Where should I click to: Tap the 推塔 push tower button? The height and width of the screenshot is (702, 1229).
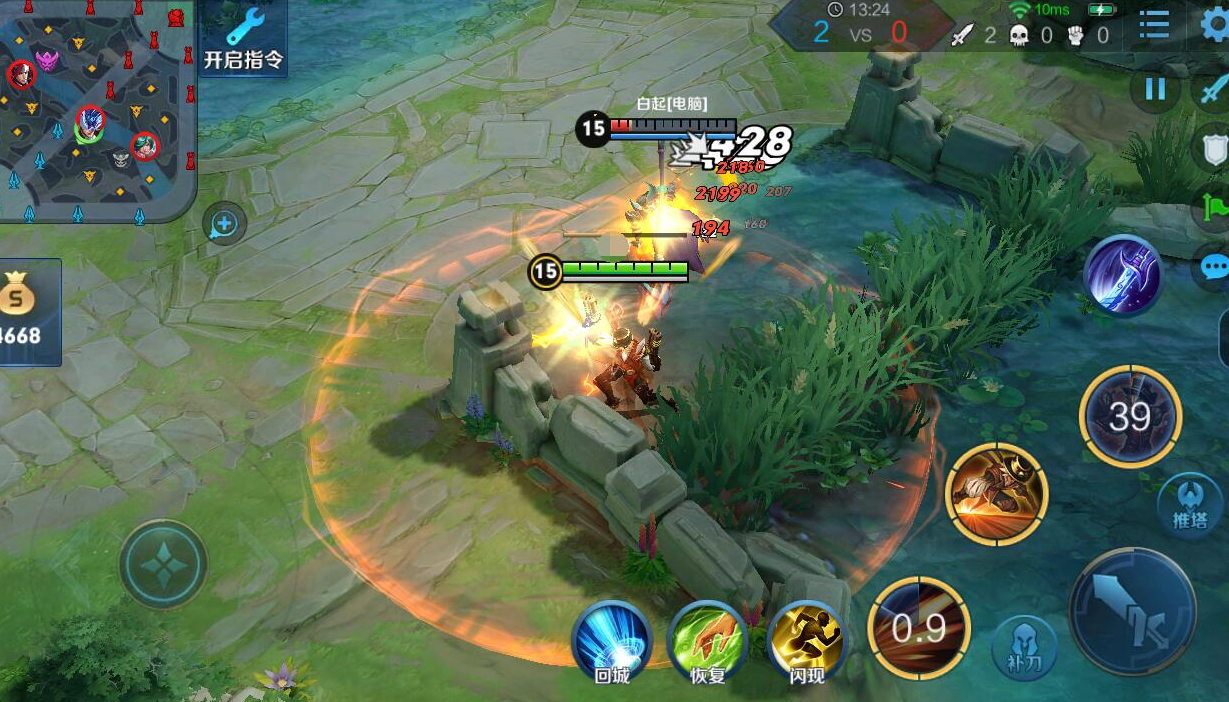click(x=1190, y=504)
